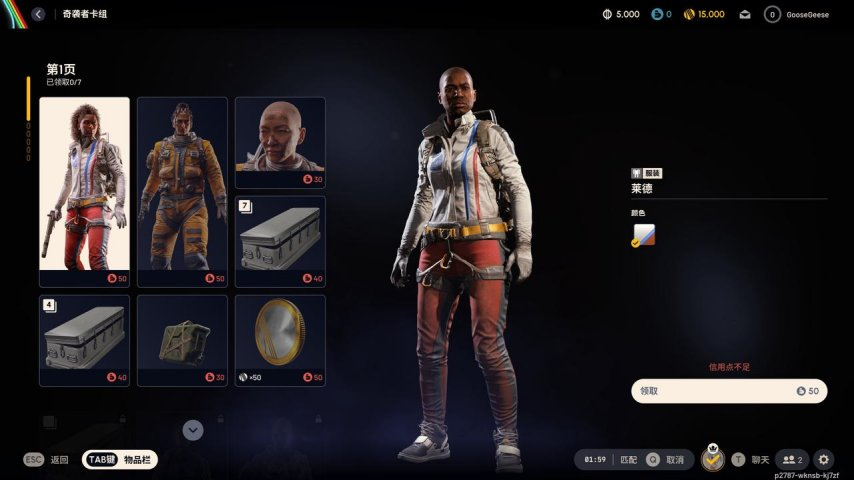
Task: Choose the bald face cosmetic card
Action: pyautogui.click(x=280, y=140)
